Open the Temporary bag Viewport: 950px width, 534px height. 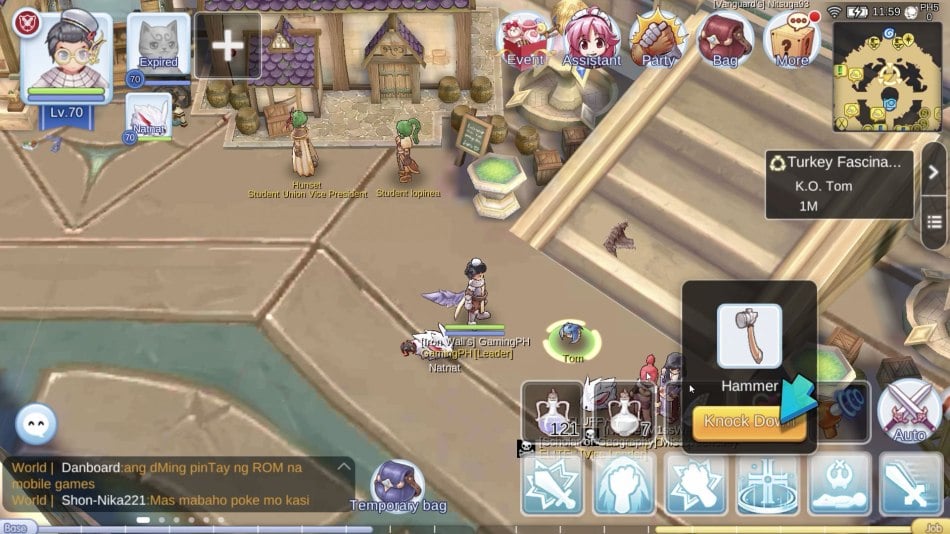[397, 487]
